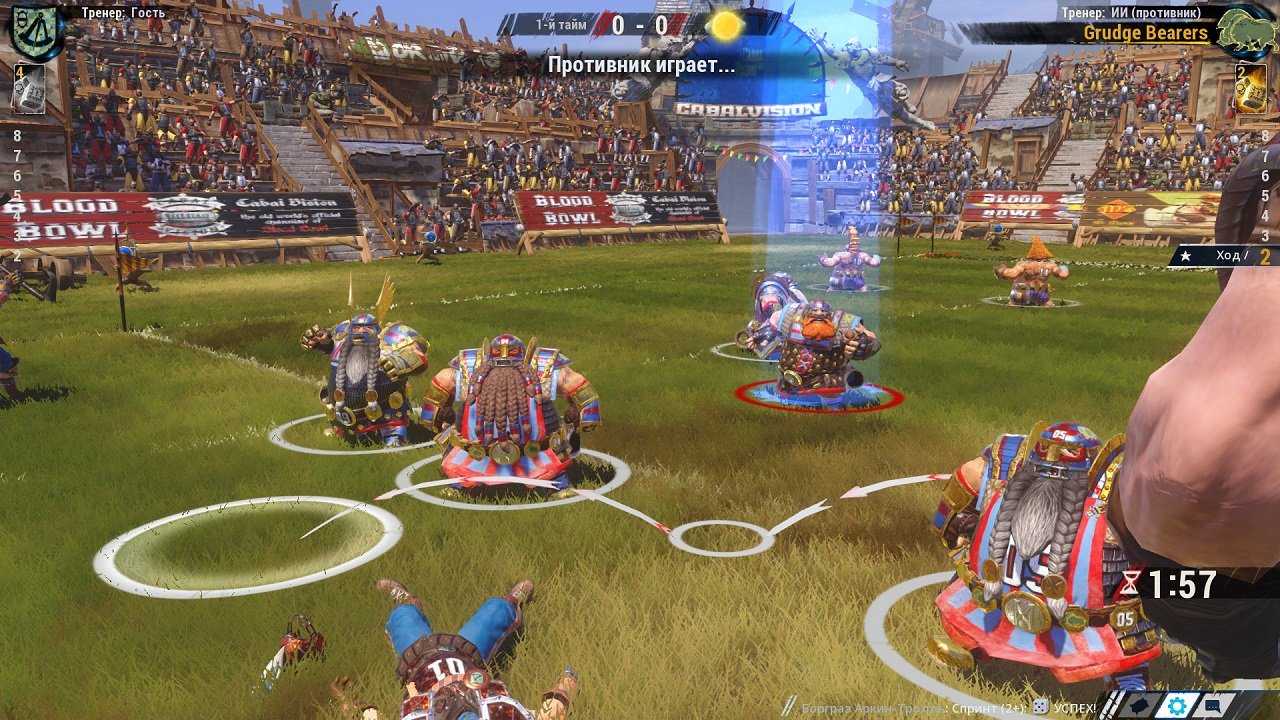Click the dice icon in the action log
Viewport: 1280px width, 720px height.
pos(1039,705)
